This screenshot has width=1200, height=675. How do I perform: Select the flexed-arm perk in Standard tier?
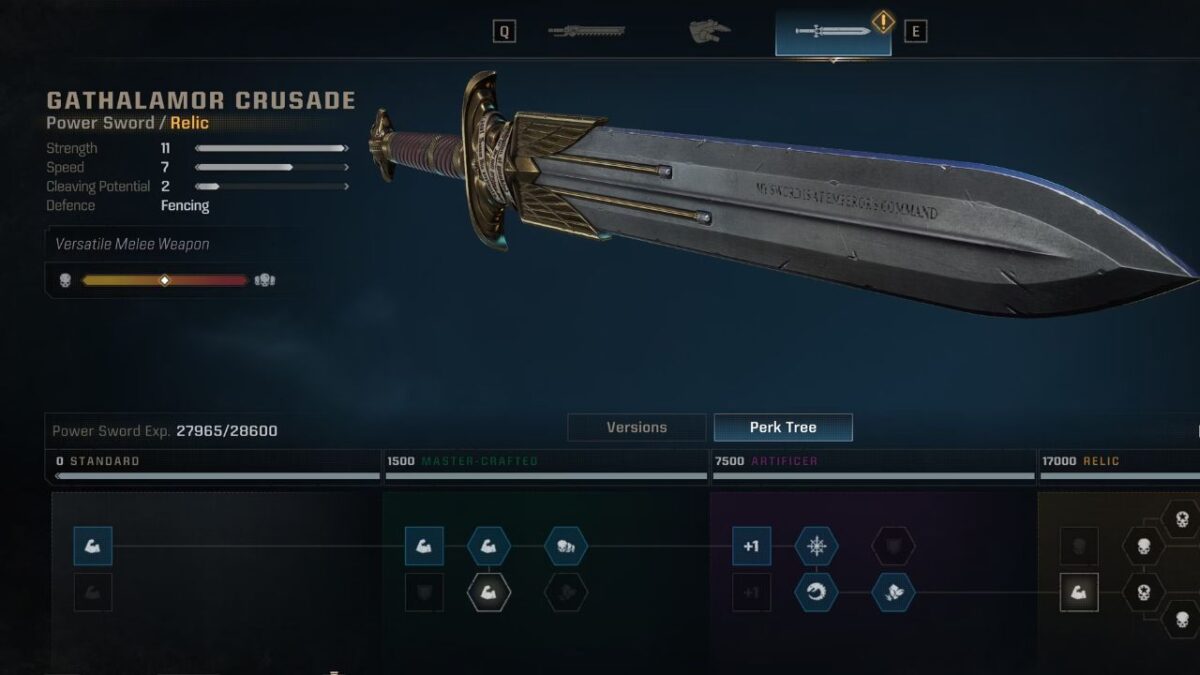click(x=93, y=546)
